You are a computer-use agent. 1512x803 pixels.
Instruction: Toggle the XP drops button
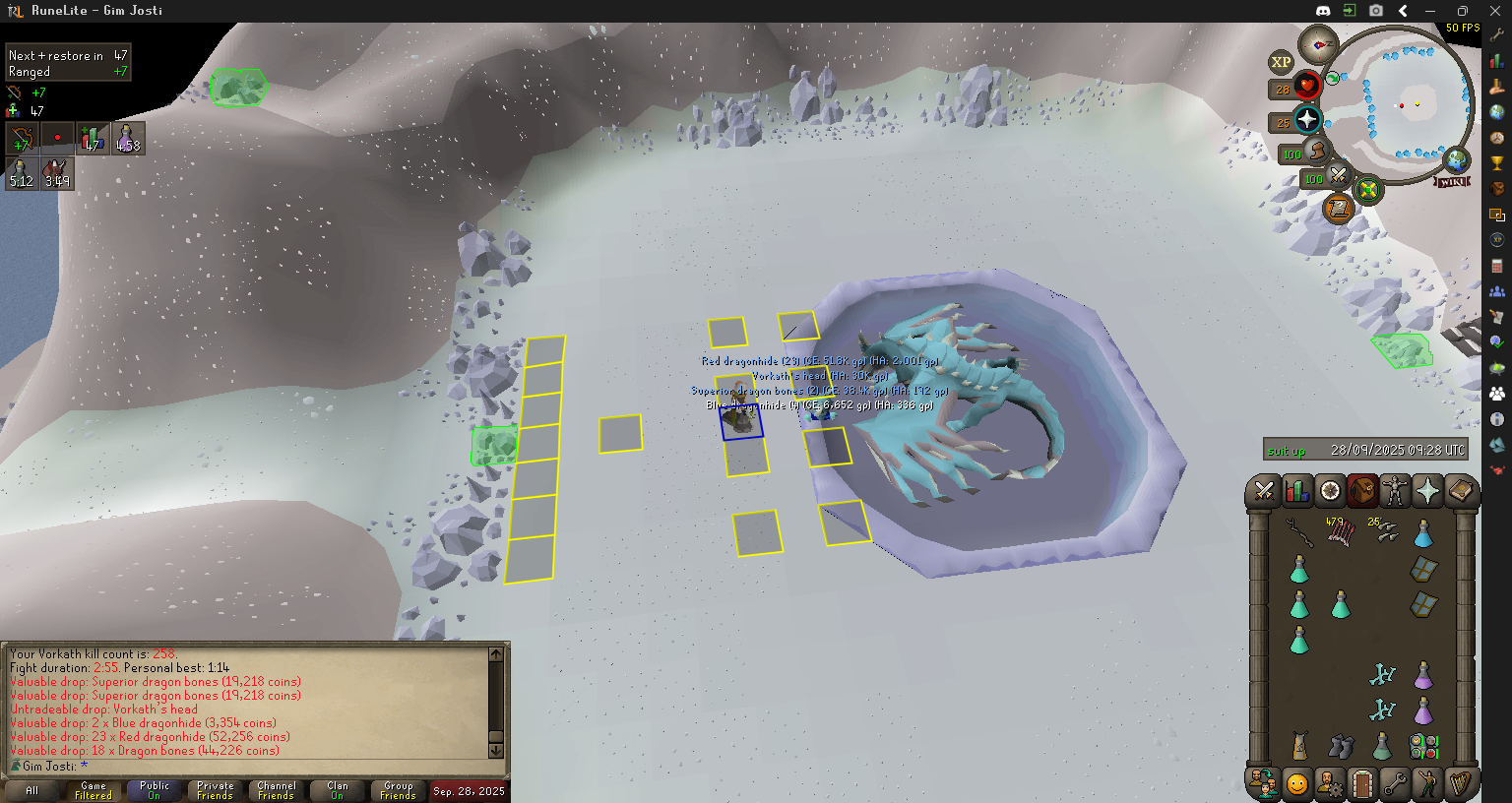pyautogui.click(x=1281, y=62)
